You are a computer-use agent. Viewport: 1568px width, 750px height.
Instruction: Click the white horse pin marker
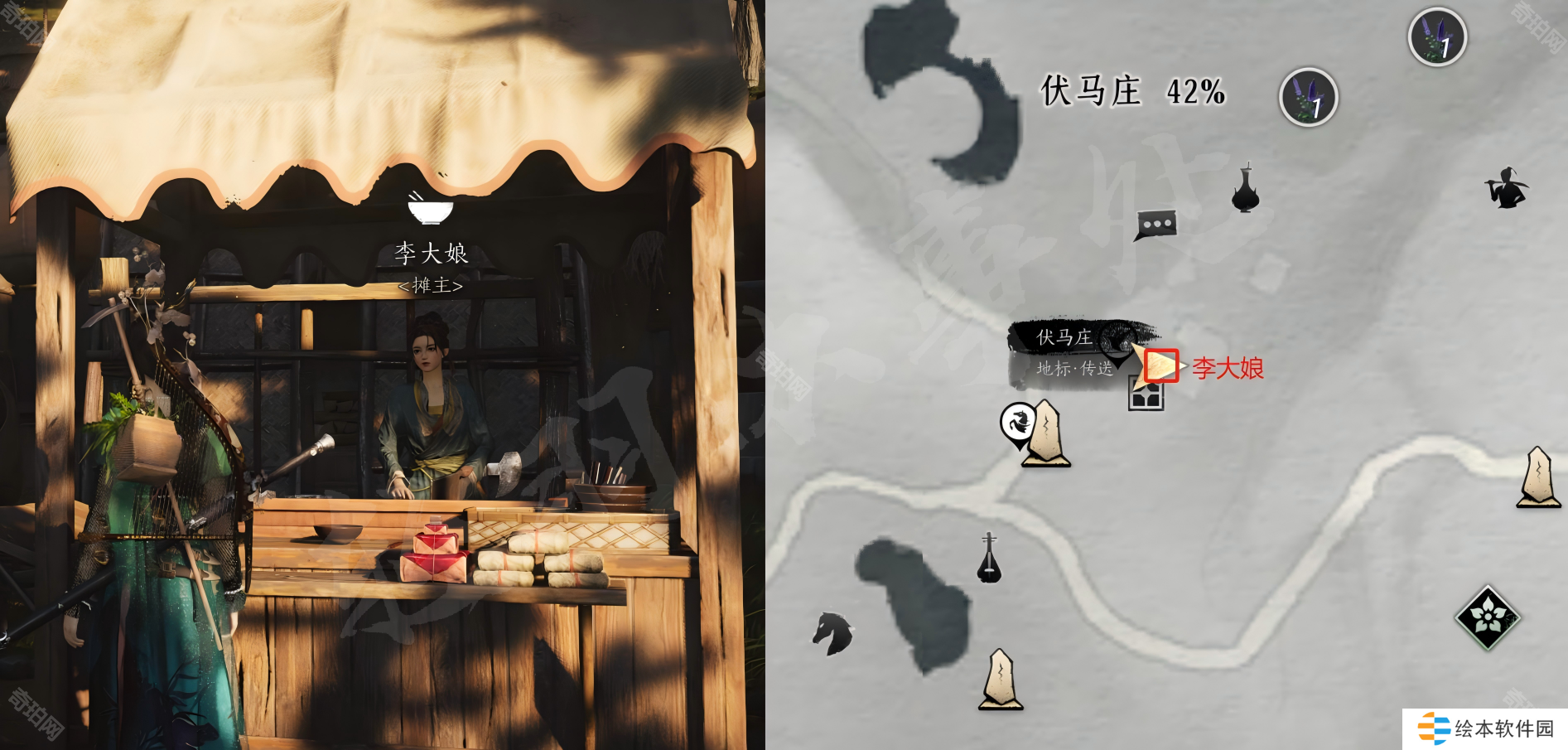point(1018,423)
